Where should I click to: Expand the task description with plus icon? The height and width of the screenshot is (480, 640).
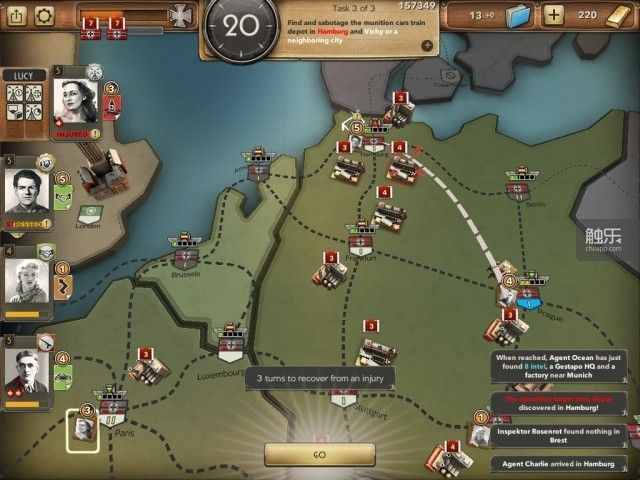point(427,45)
